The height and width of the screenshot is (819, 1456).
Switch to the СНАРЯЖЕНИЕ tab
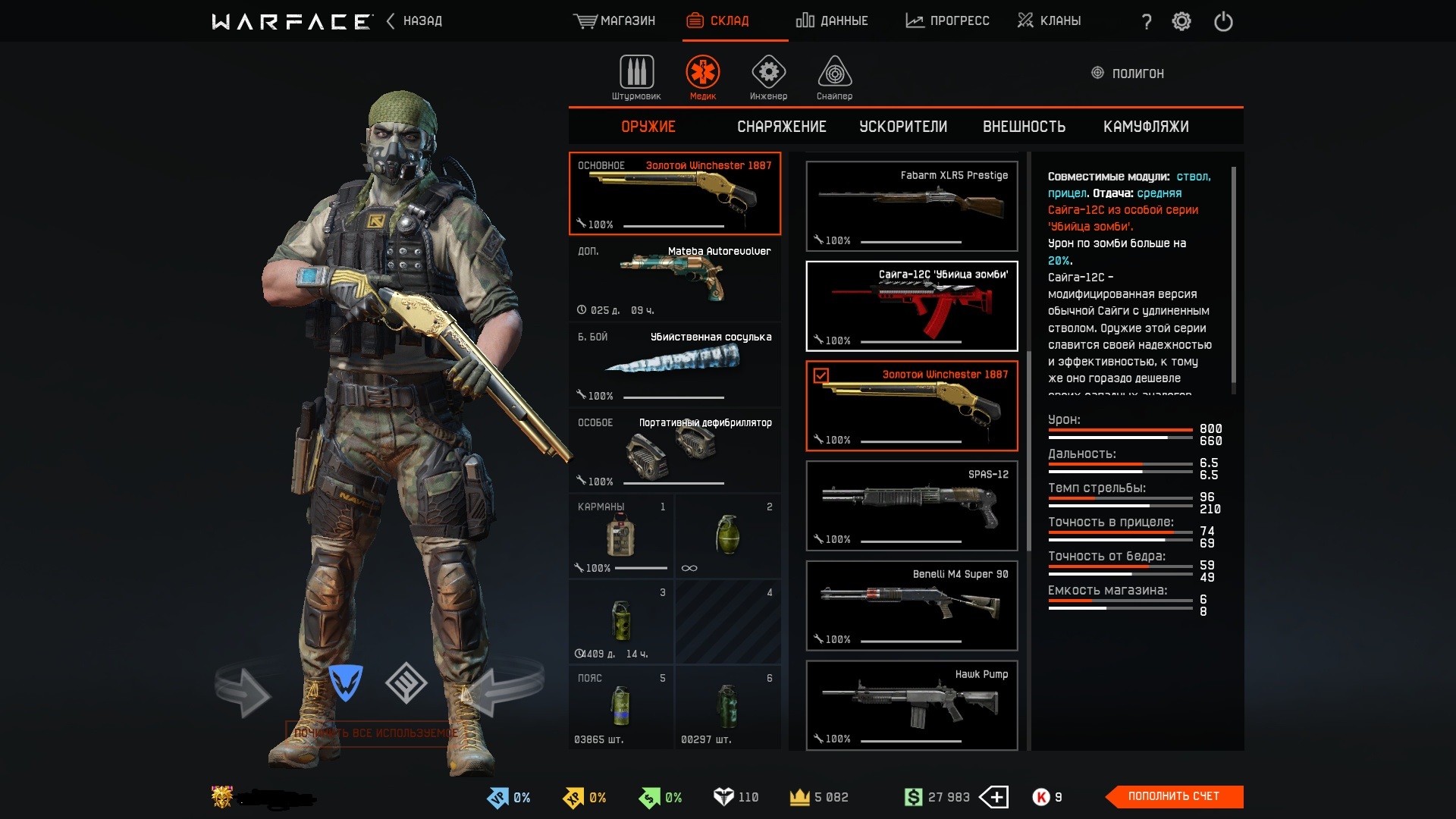(x=781, y=127)
